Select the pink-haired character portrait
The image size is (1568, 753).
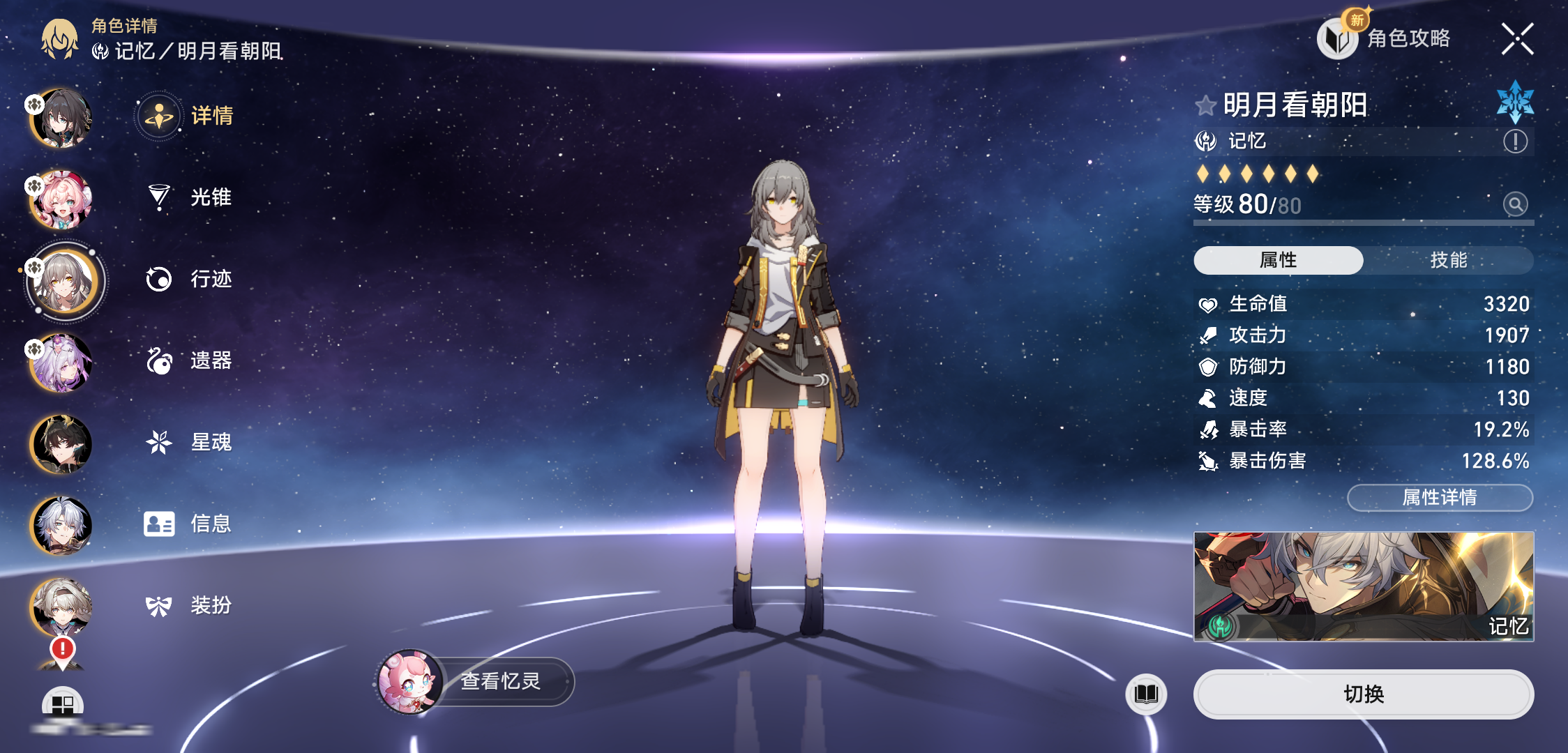[61, 201]
